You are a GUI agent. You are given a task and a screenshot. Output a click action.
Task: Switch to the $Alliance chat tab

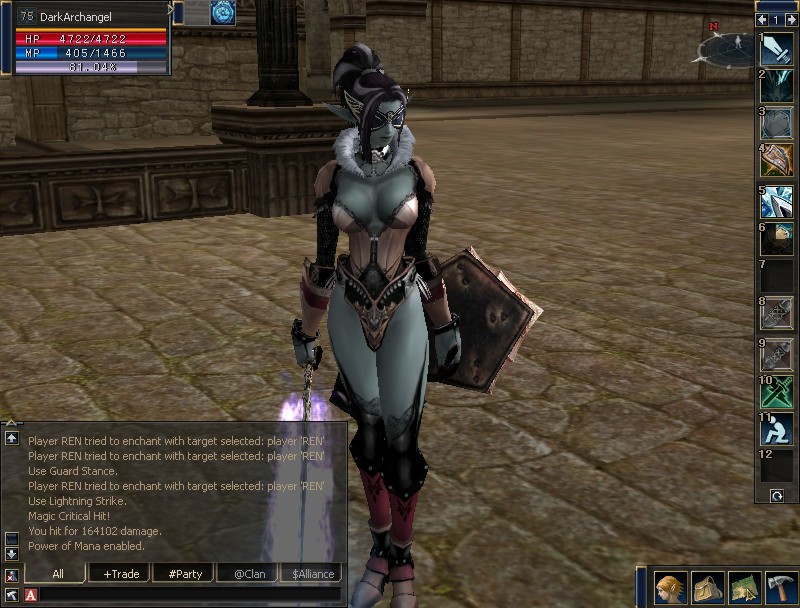[312, 574]
